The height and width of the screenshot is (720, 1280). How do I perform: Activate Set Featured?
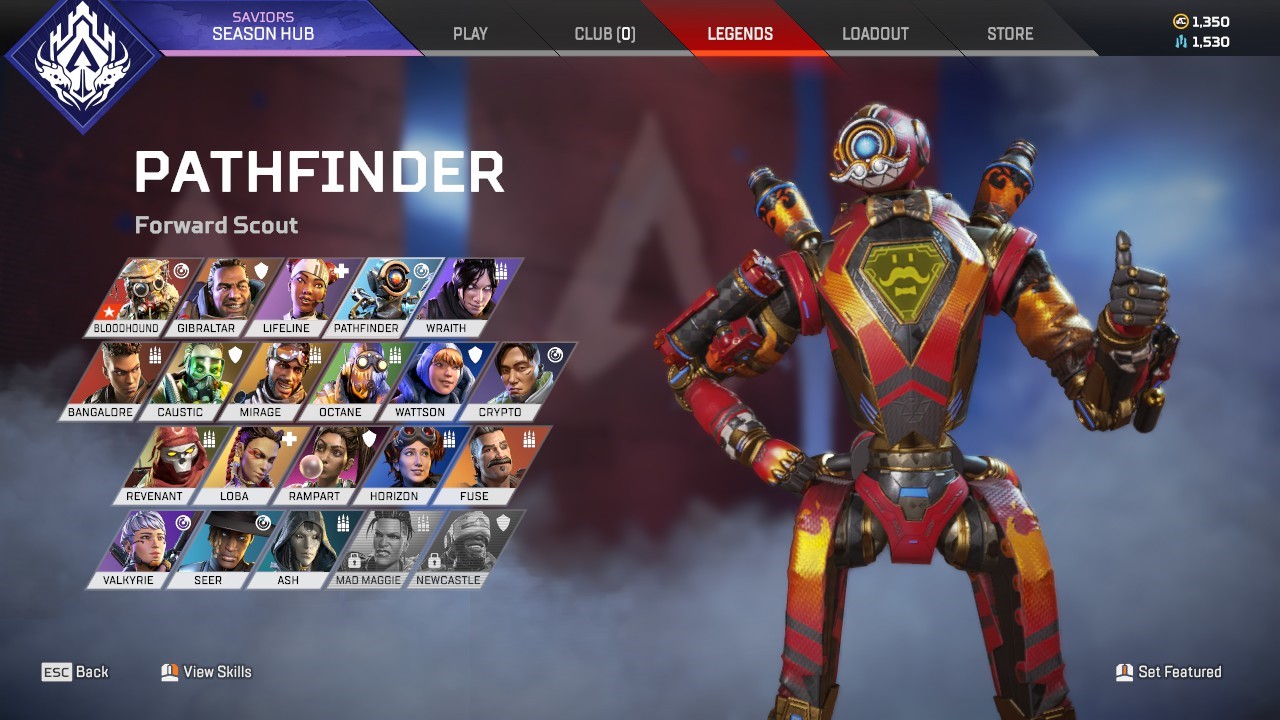coord(1170,671)
